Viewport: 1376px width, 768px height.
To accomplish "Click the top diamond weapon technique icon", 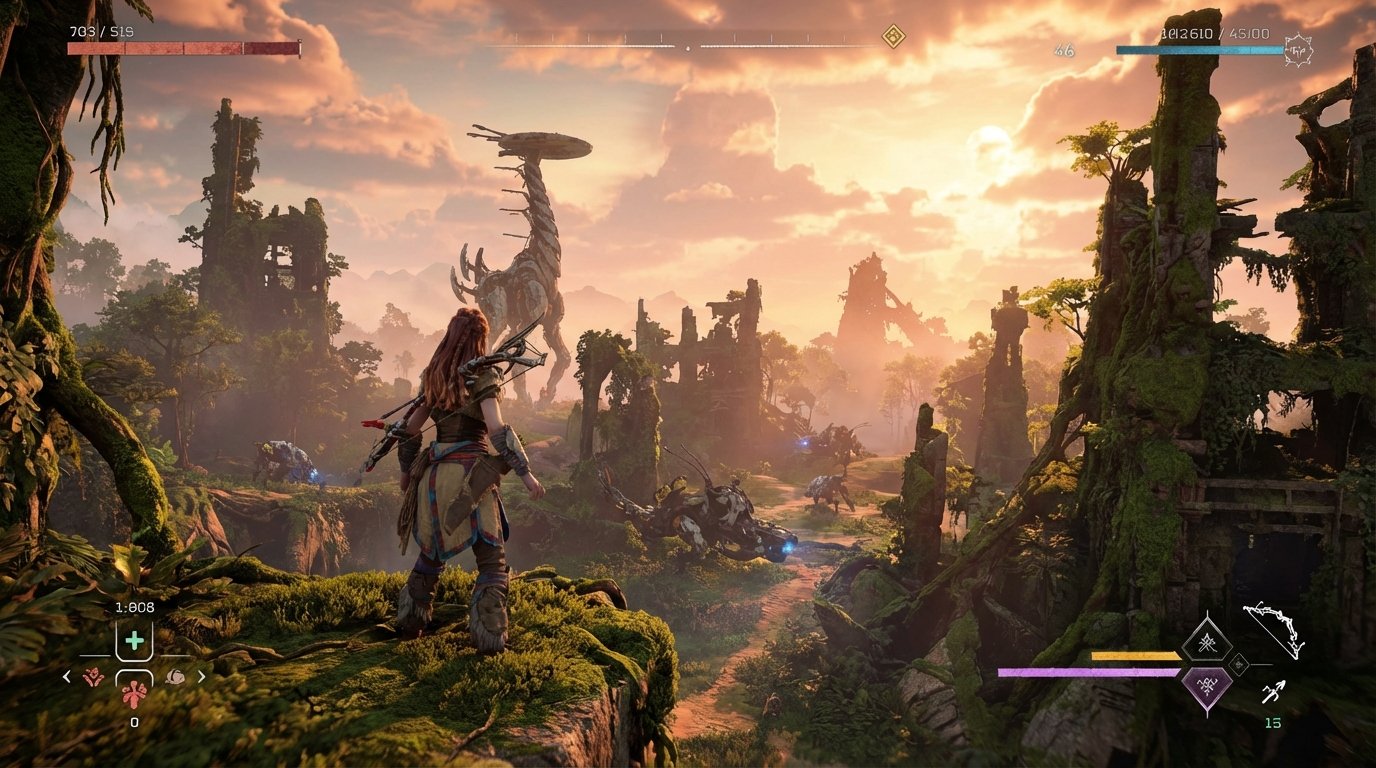I will [1208, 643].
